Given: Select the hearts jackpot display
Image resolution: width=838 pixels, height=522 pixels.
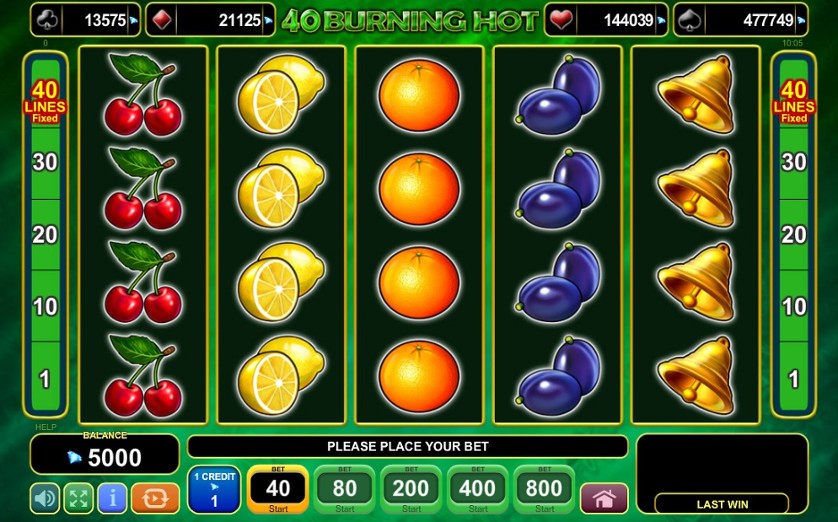Looking at the screenshot, I should [607, 20].
